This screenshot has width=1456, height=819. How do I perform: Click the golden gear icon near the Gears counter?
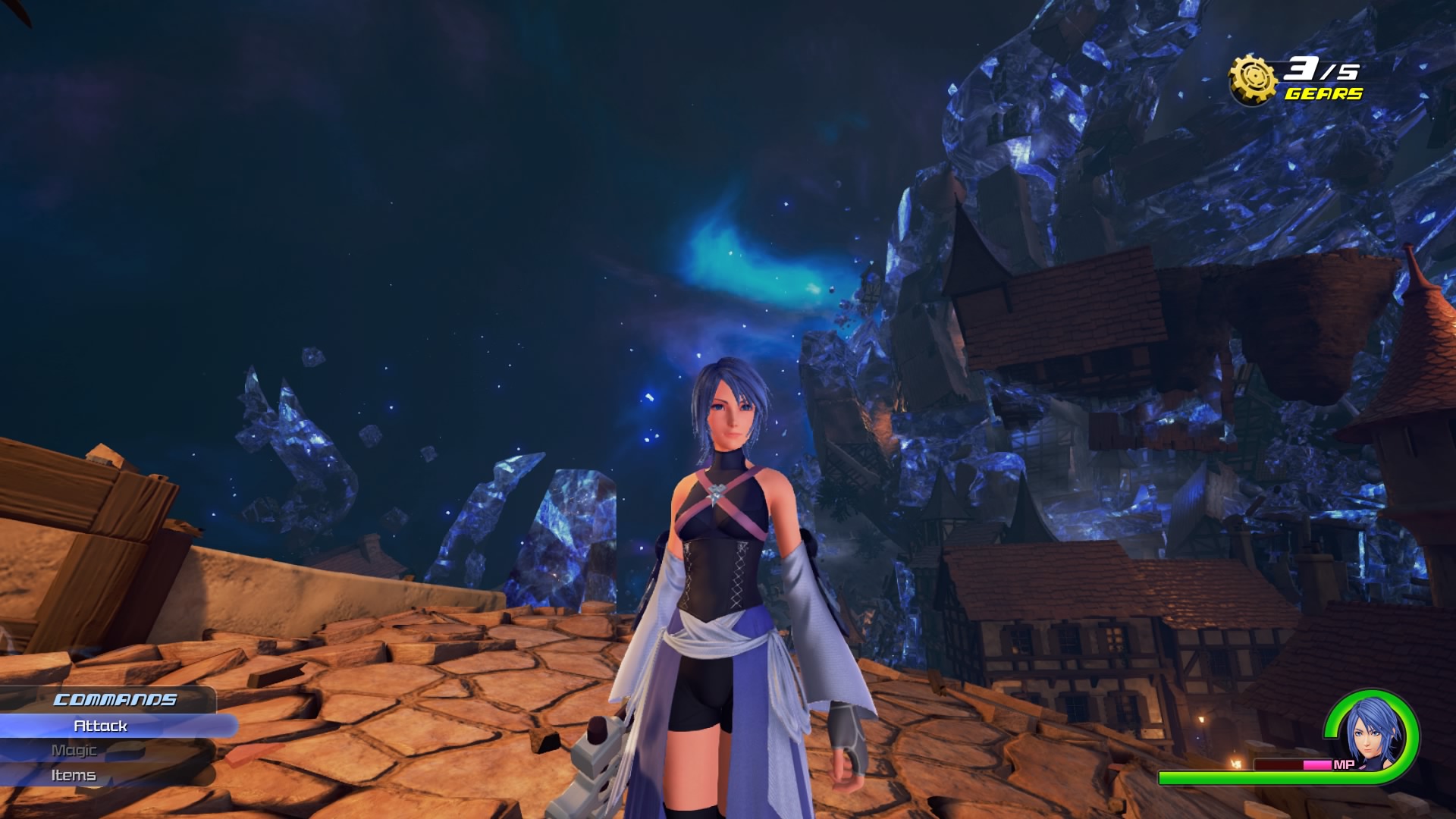pyautogui.click(x=1254, y=76)
